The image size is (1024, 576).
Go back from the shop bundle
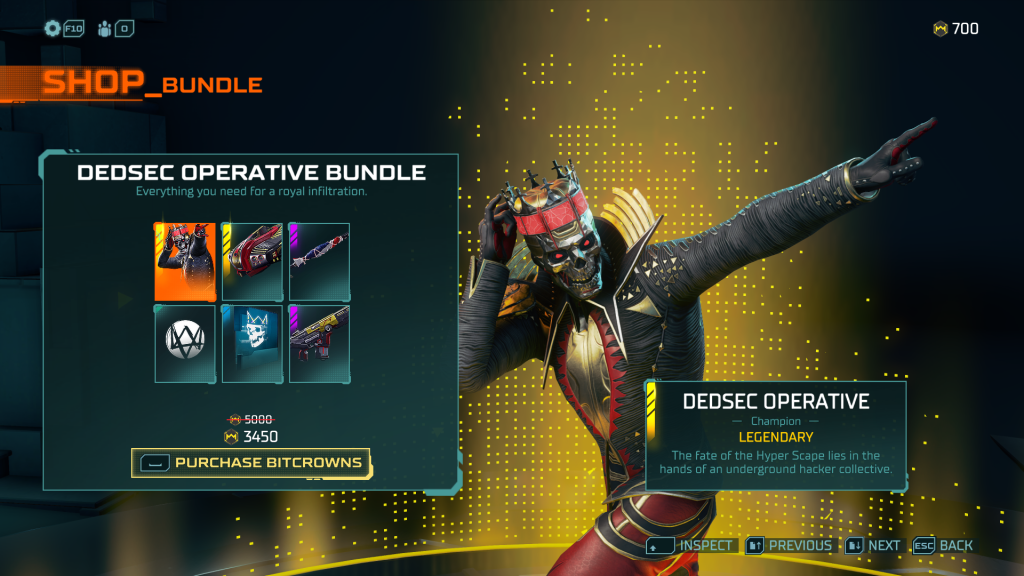pos(942,546)
